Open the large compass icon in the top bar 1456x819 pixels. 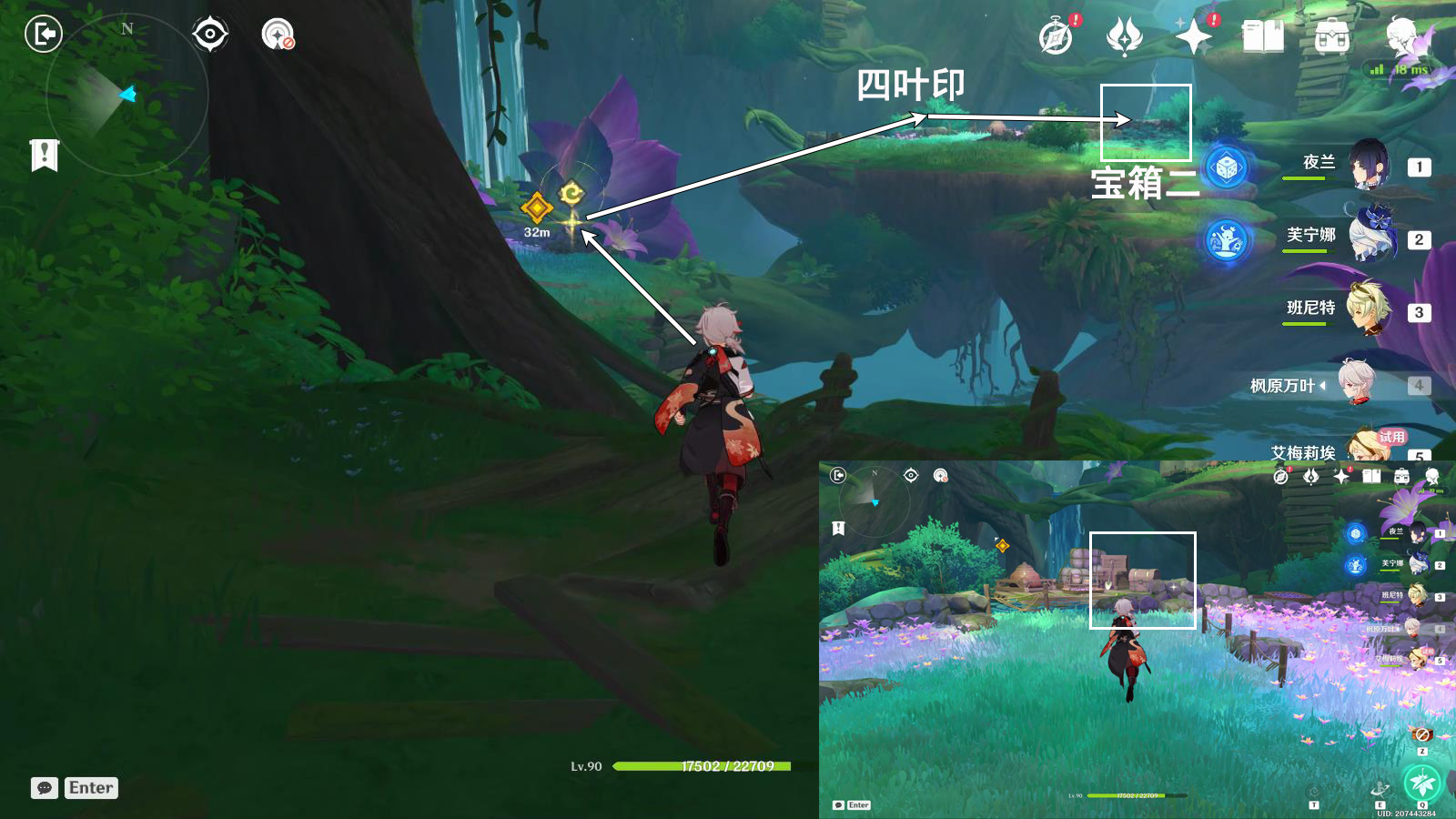(1056, 37)
